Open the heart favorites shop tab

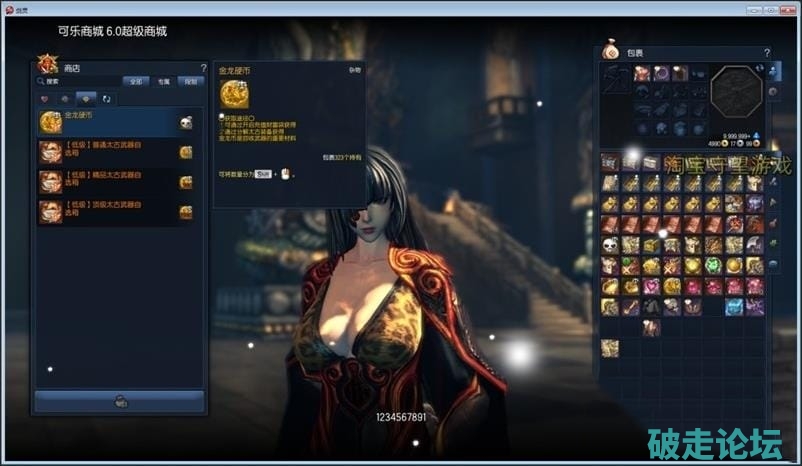click(x=45, y=99)
